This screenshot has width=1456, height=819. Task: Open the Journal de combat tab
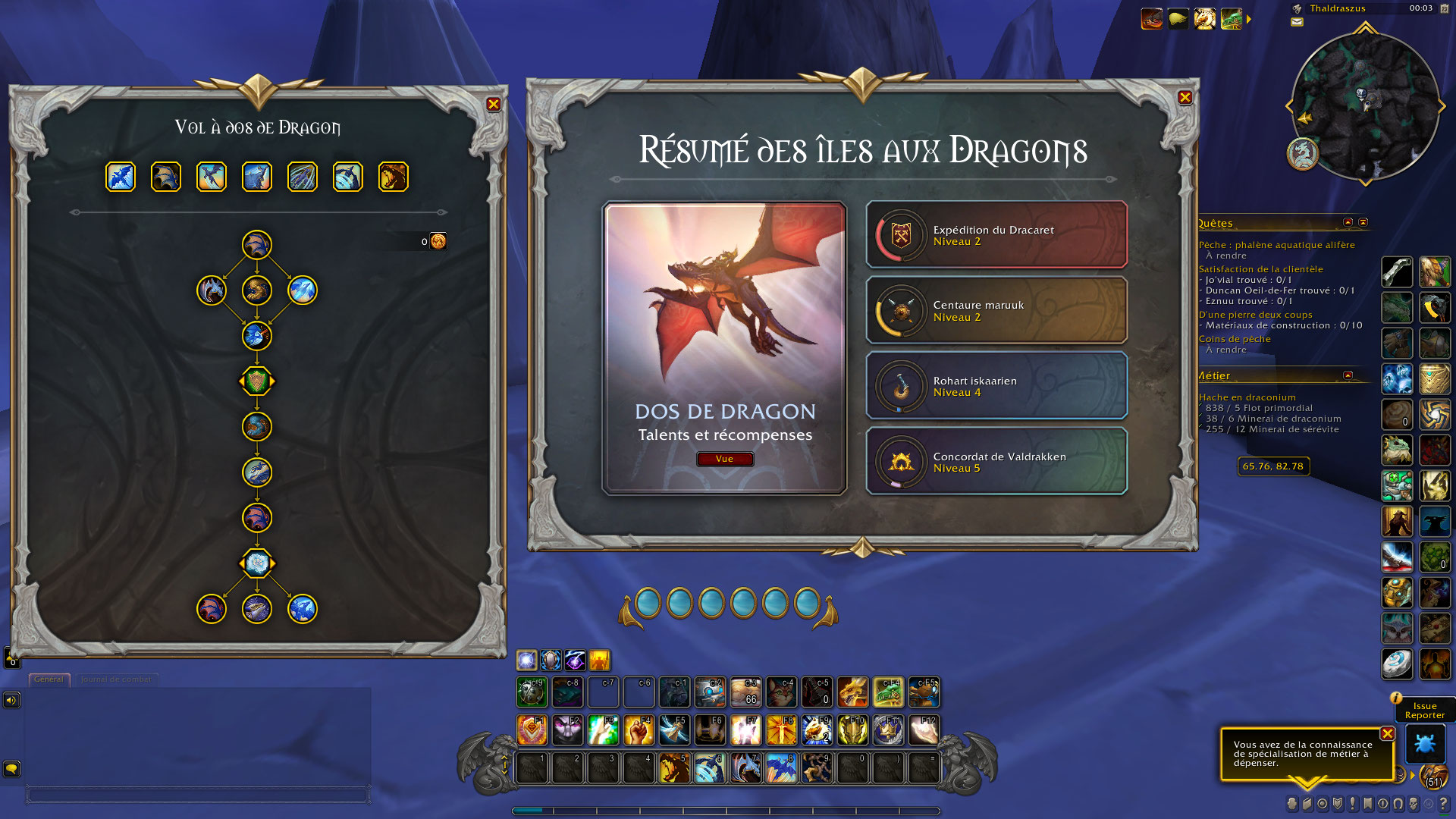pyautogui.click(x=116, y=679)
